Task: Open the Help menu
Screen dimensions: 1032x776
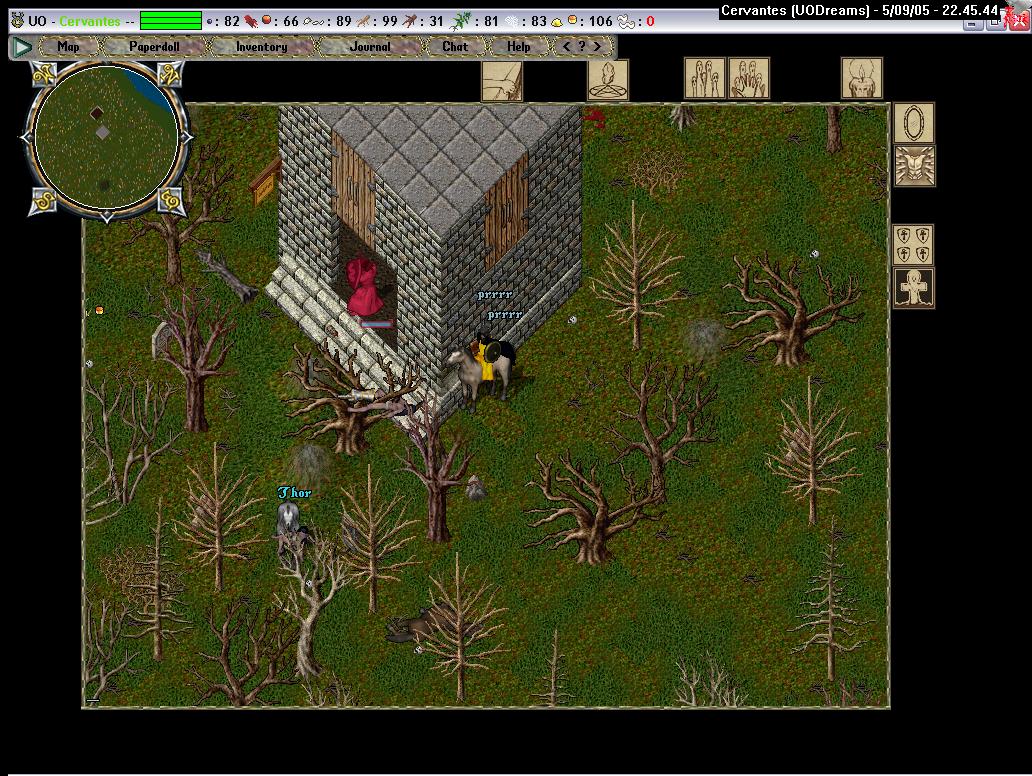Action: tap(518, 47)
